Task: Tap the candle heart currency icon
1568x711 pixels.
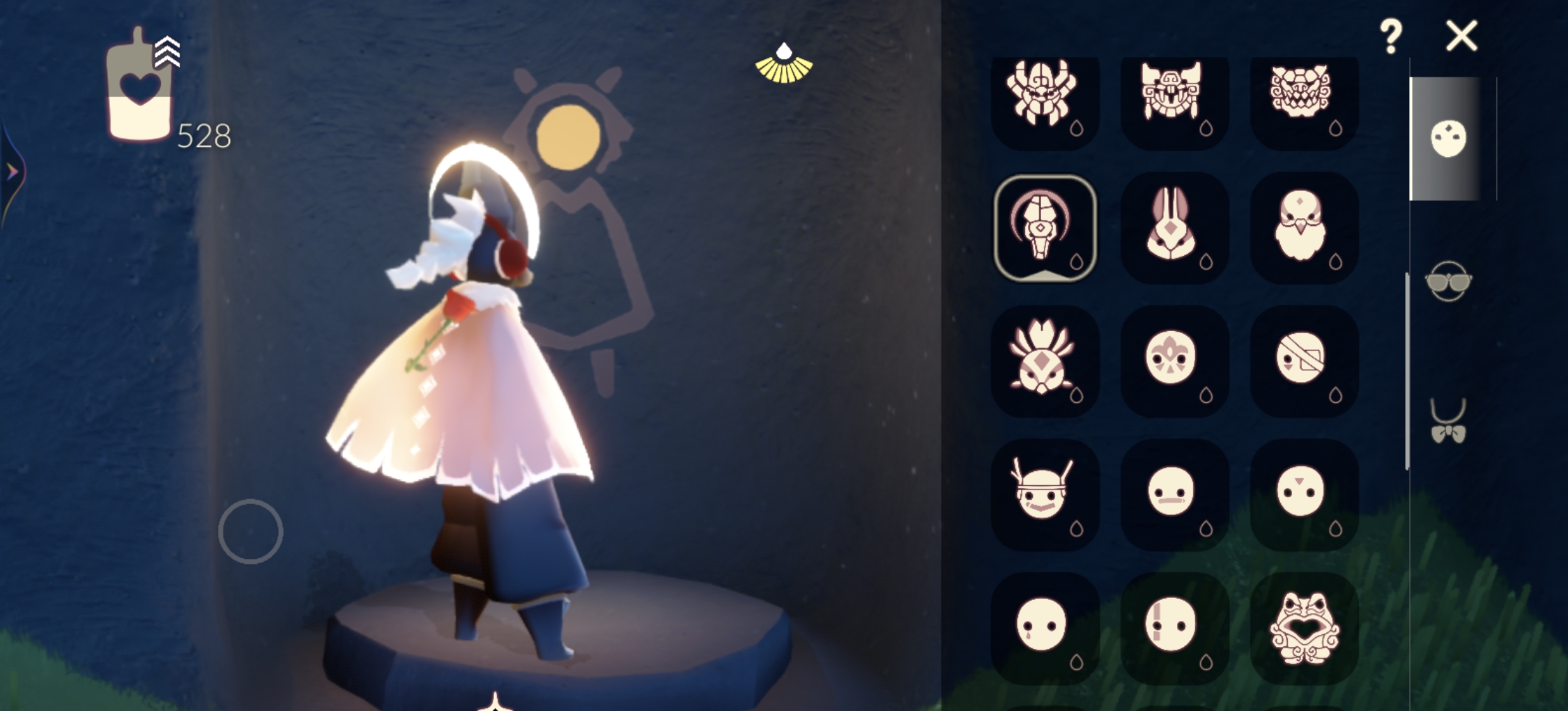Action: pos(139,87)
